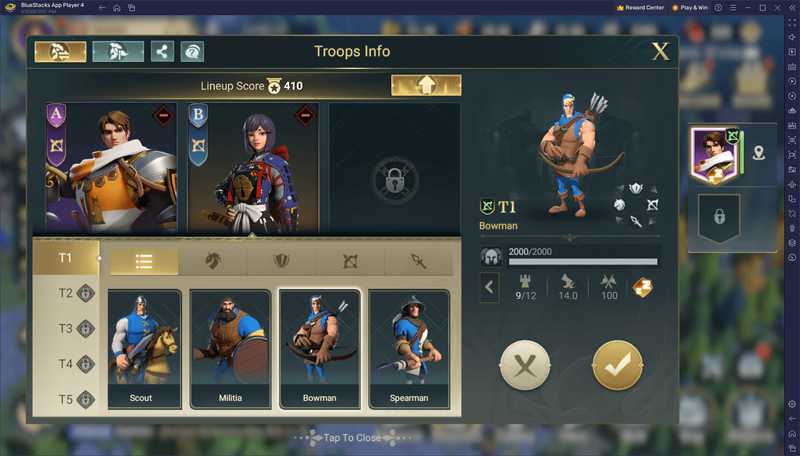This screenshot has height=456, width=800.
Task: Pick the Bowman troop card
Action: [319, 348]
